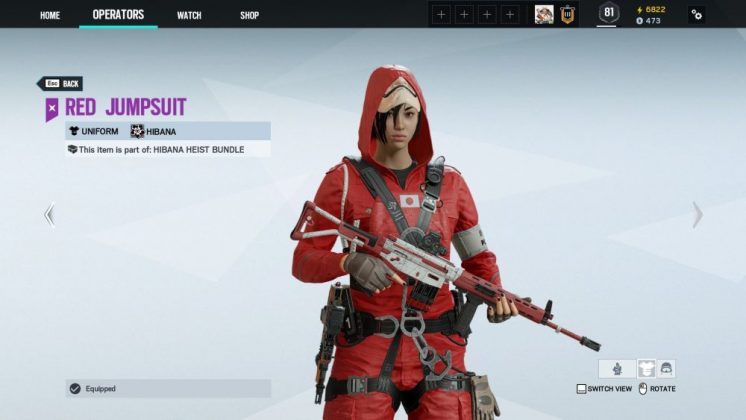The height and width of the screenshot is (420, 746).
Task: Open the player profile avatar
Action: point(544,14)
